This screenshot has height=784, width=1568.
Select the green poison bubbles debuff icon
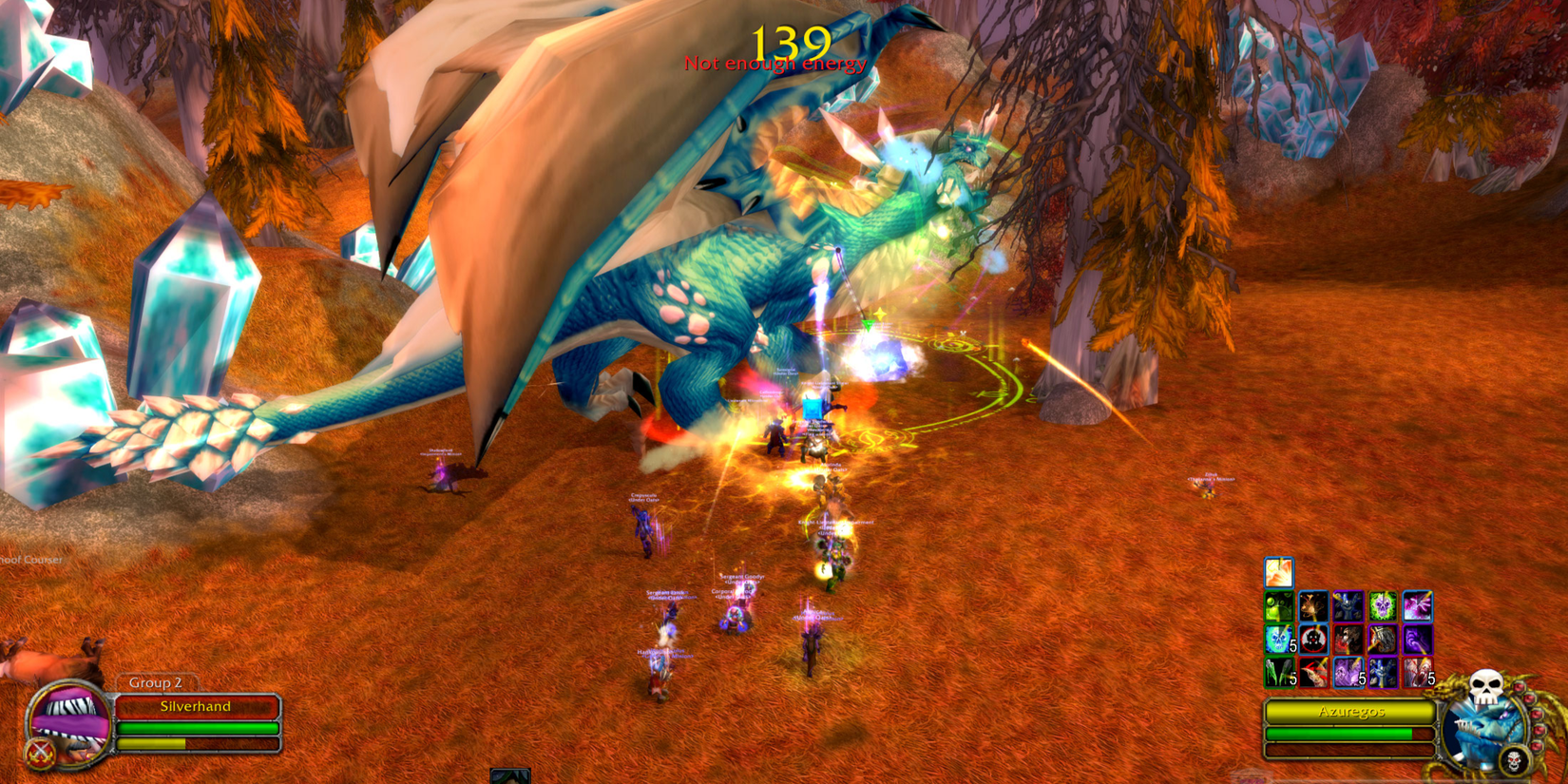pos(1278,605)
